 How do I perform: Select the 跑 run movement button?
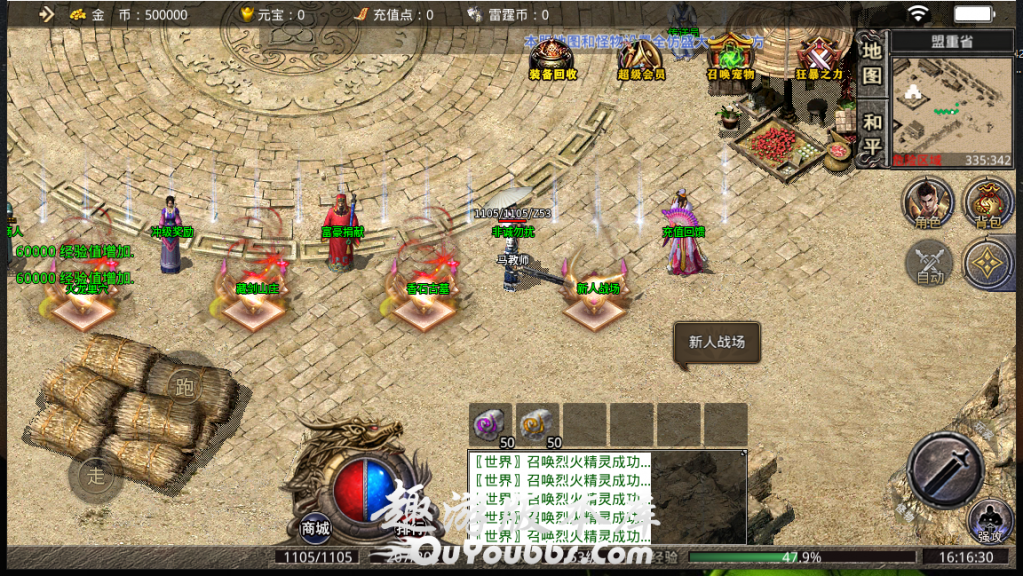click(x=184, y=385)
